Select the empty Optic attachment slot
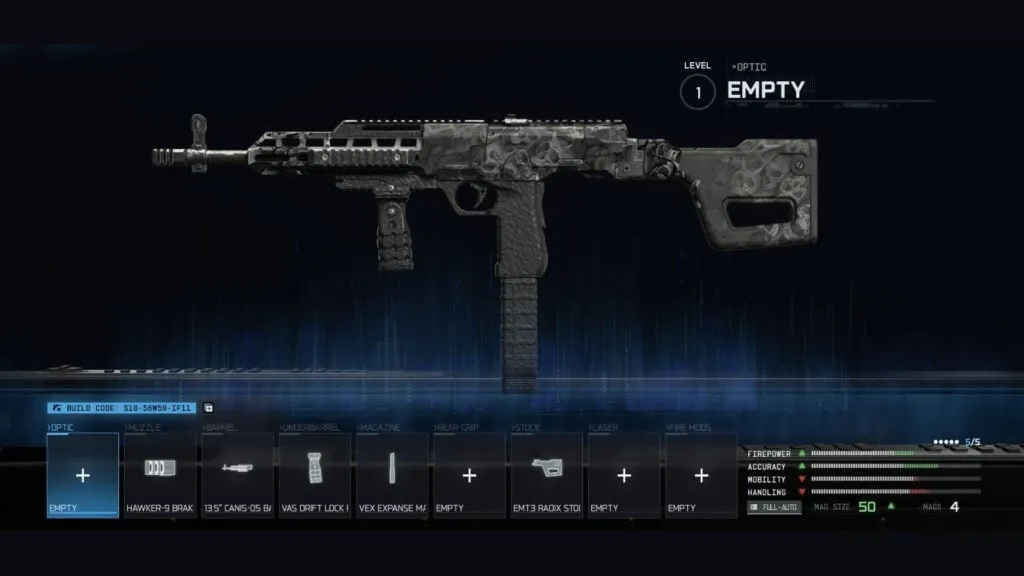This screenshot has height=576, width=1024. point(83,475)
